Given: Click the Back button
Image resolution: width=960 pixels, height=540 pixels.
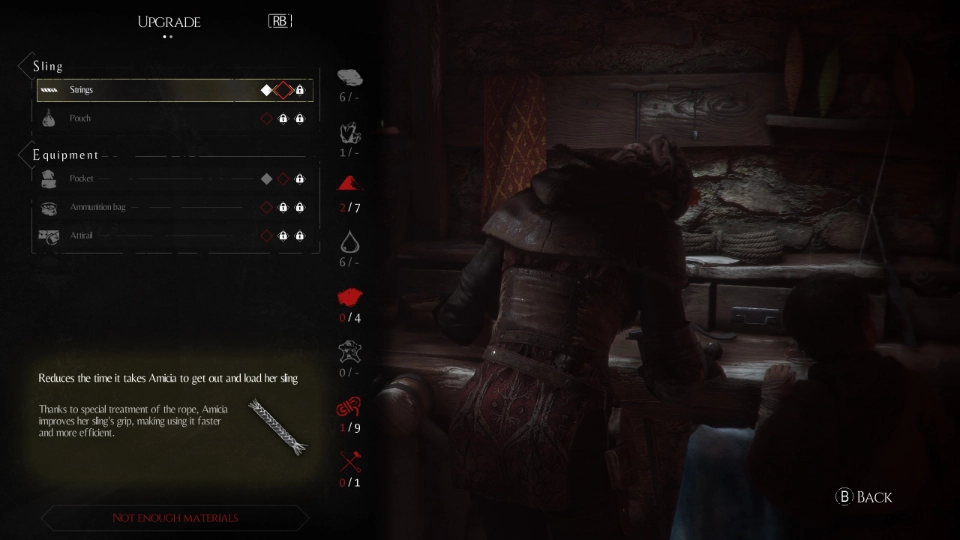Looking at the screenshot, I should (864, 497).
